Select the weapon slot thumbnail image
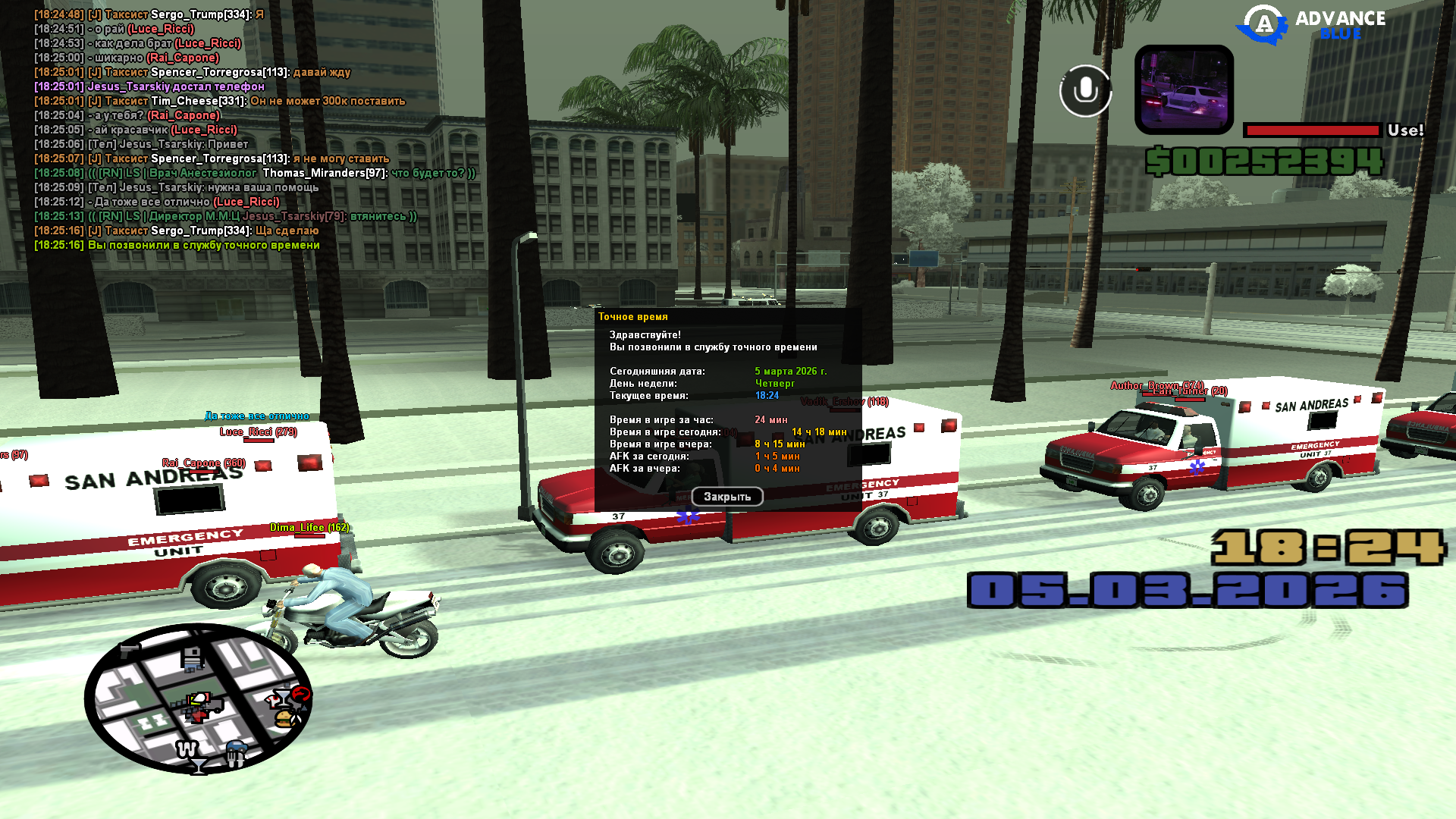 (1184, 89)
